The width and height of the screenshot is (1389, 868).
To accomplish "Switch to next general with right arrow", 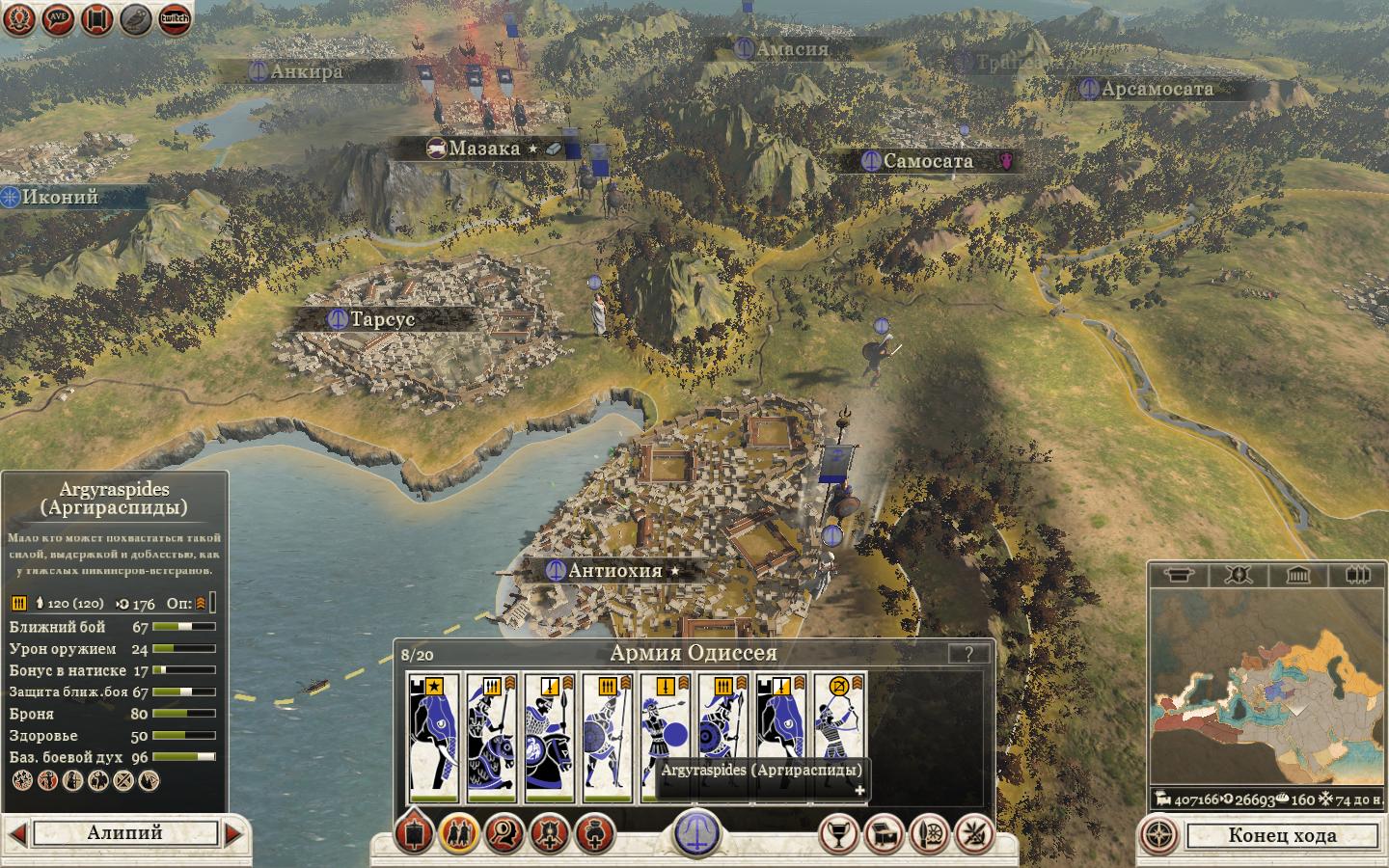I will pos(233,833).
